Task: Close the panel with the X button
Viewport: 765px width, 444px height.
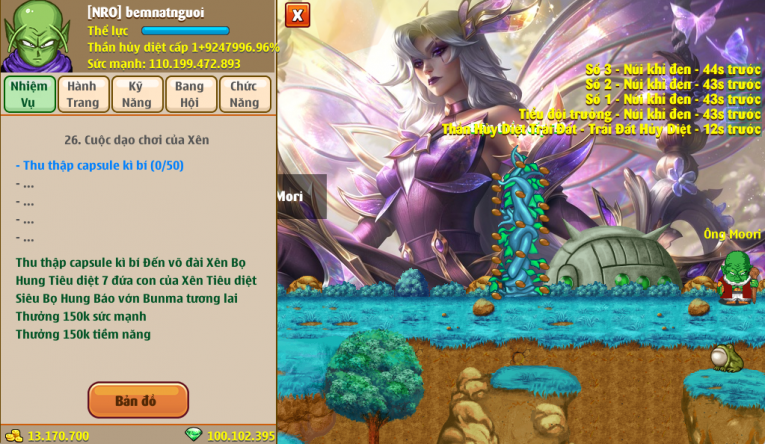Action: pos(297,15)
